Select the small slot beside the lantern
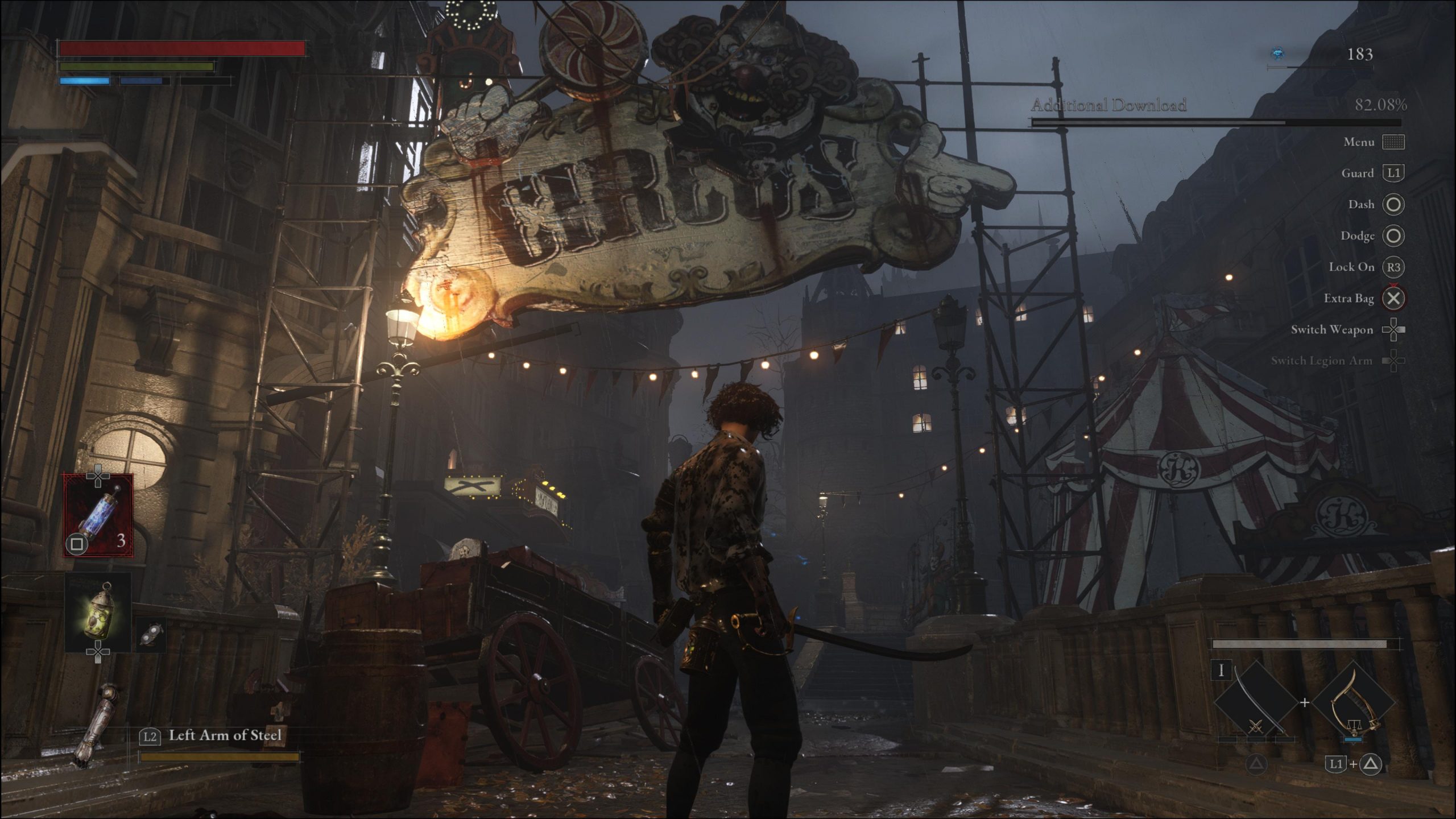Viewport: 1456px width, 819px height. pyautogui.click(x=151, y=635)
